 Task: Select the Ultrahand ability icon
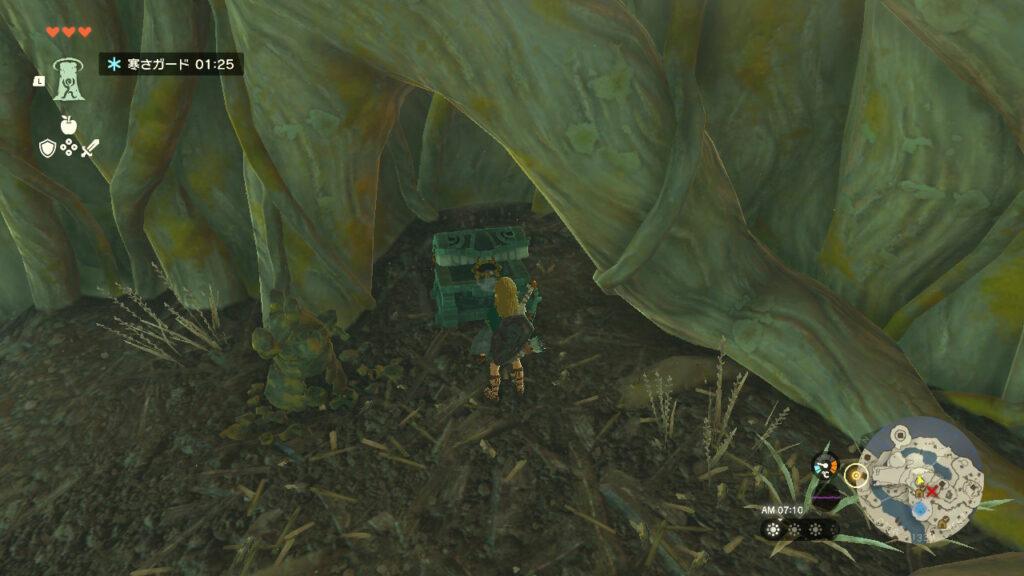click(67, 76)
